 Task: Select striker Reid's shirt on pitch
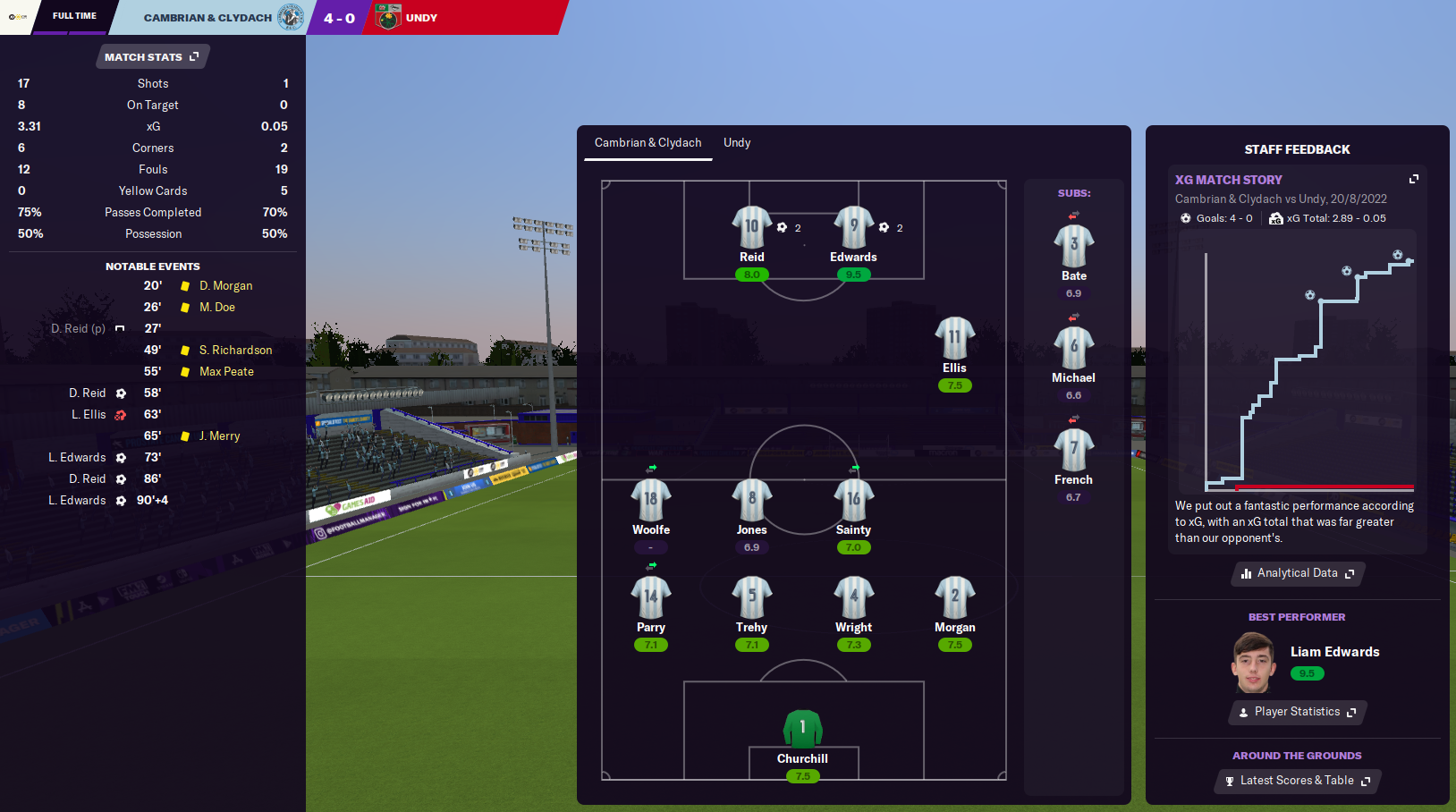pyautogui.click(x=751, y=227)
